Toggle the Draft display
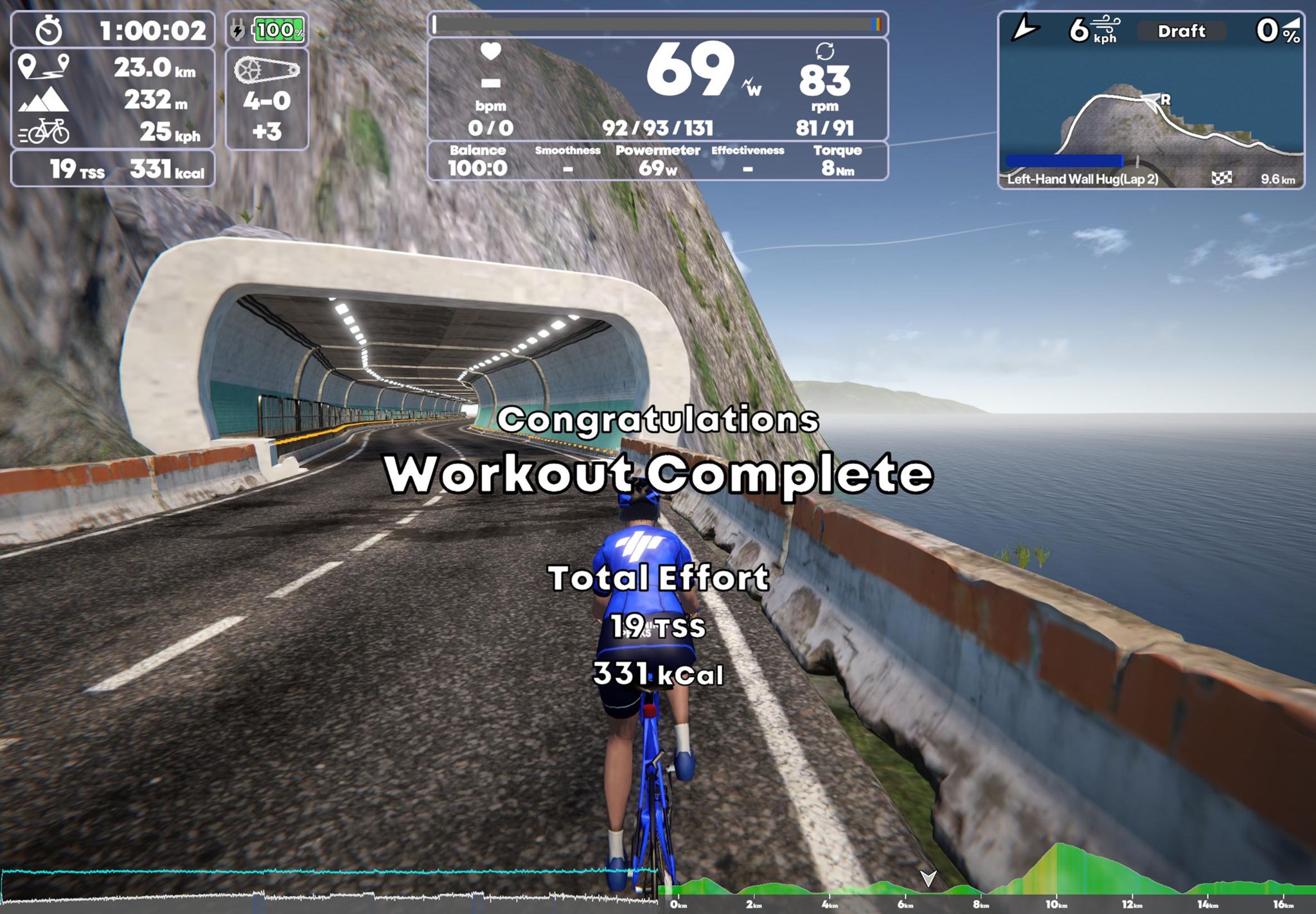This screenshot has width=1316, height=914. [1182, 31]
